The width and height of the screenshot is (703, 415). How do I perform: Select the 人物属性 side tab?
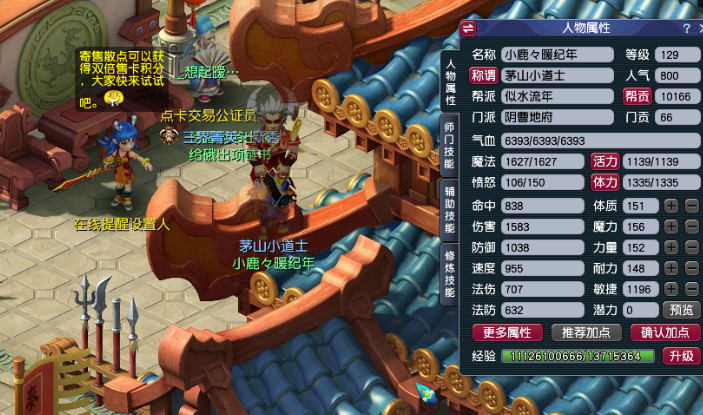449,80
